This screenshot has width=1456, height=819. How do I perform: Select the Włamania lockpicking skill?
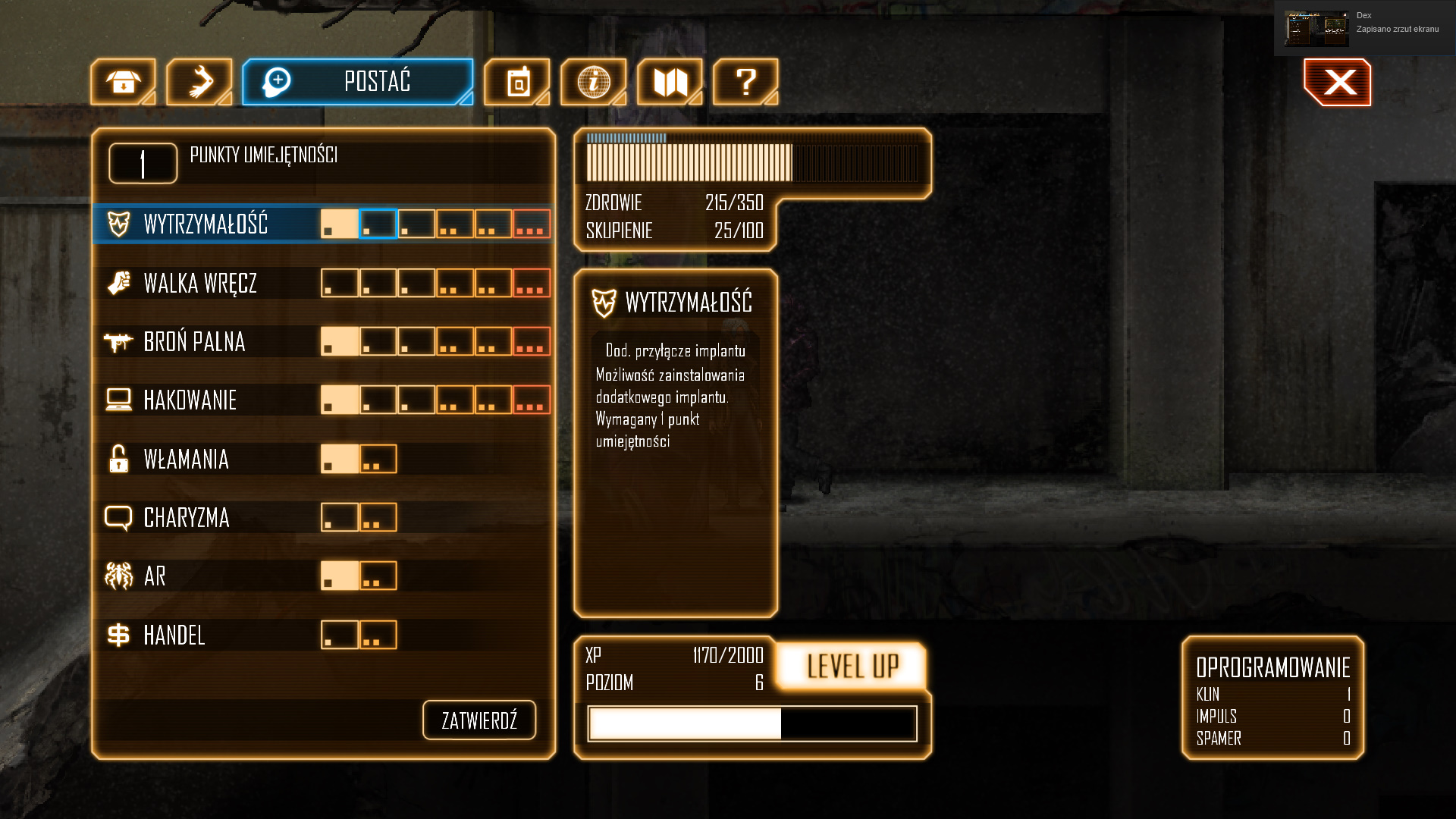coord(186,460)
